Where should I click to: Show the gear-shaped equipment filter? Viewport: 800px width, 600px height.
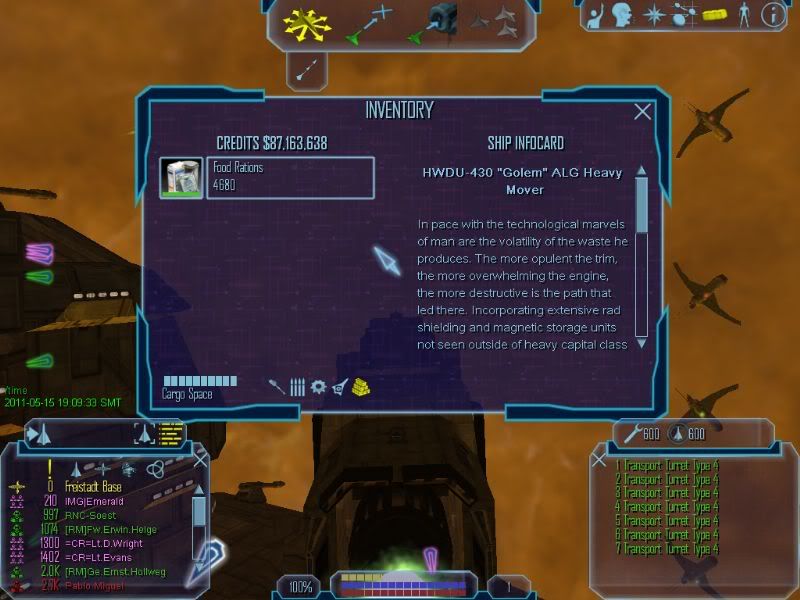click(318, 386)
